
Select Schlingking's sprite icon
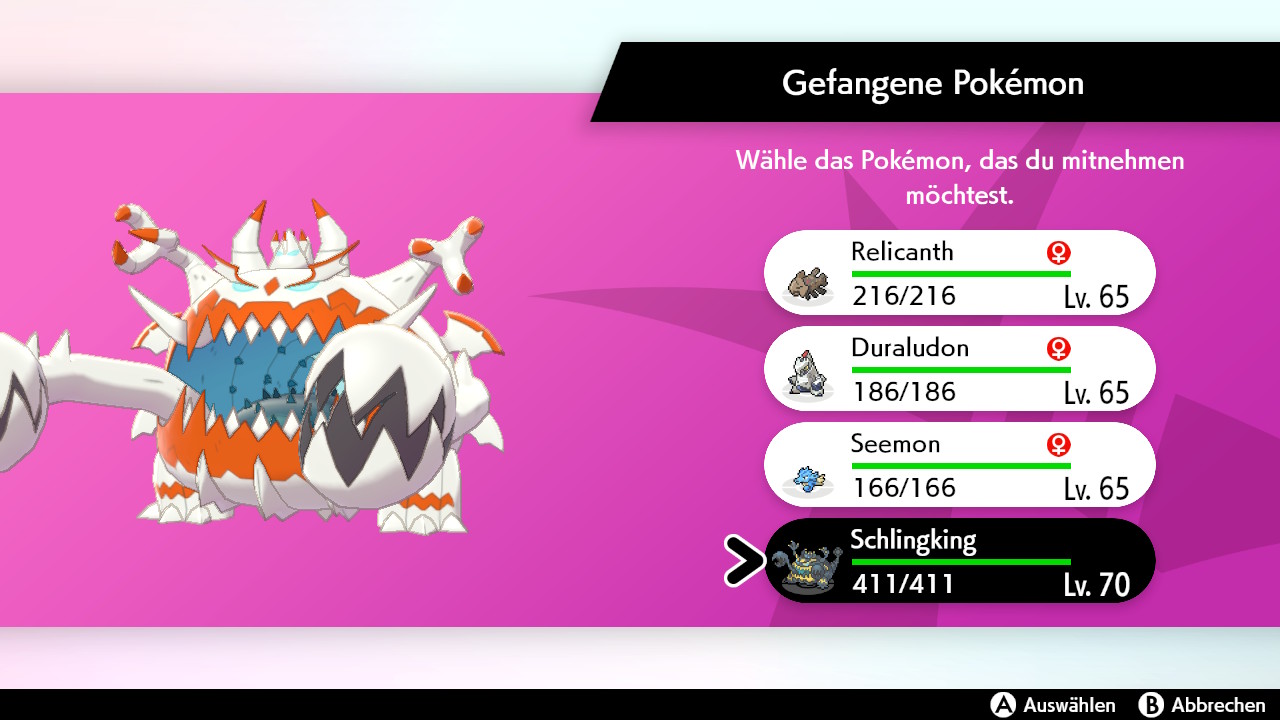coord(806,566)
